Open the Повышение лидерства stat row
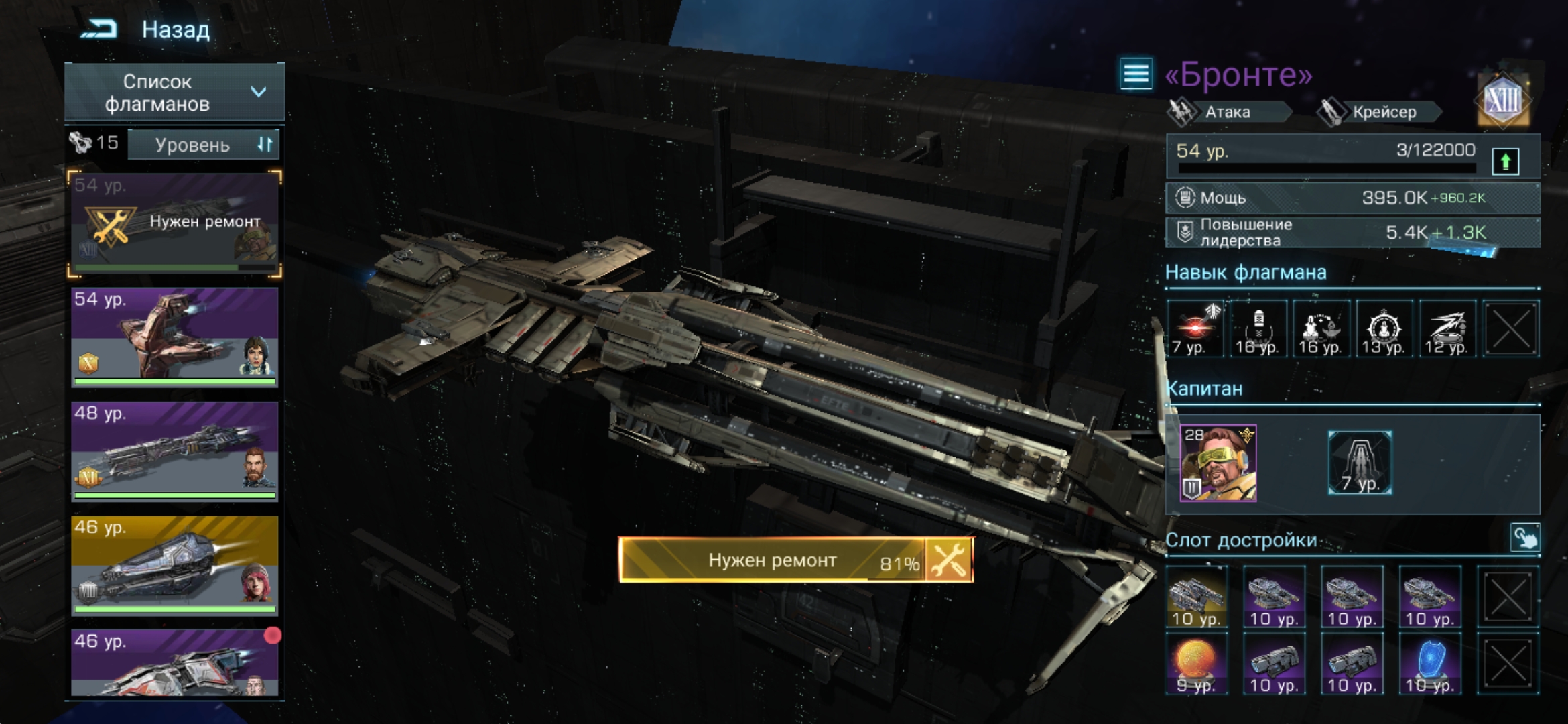Screen dimensions: 1568x724 click(x=1352, y=233)
